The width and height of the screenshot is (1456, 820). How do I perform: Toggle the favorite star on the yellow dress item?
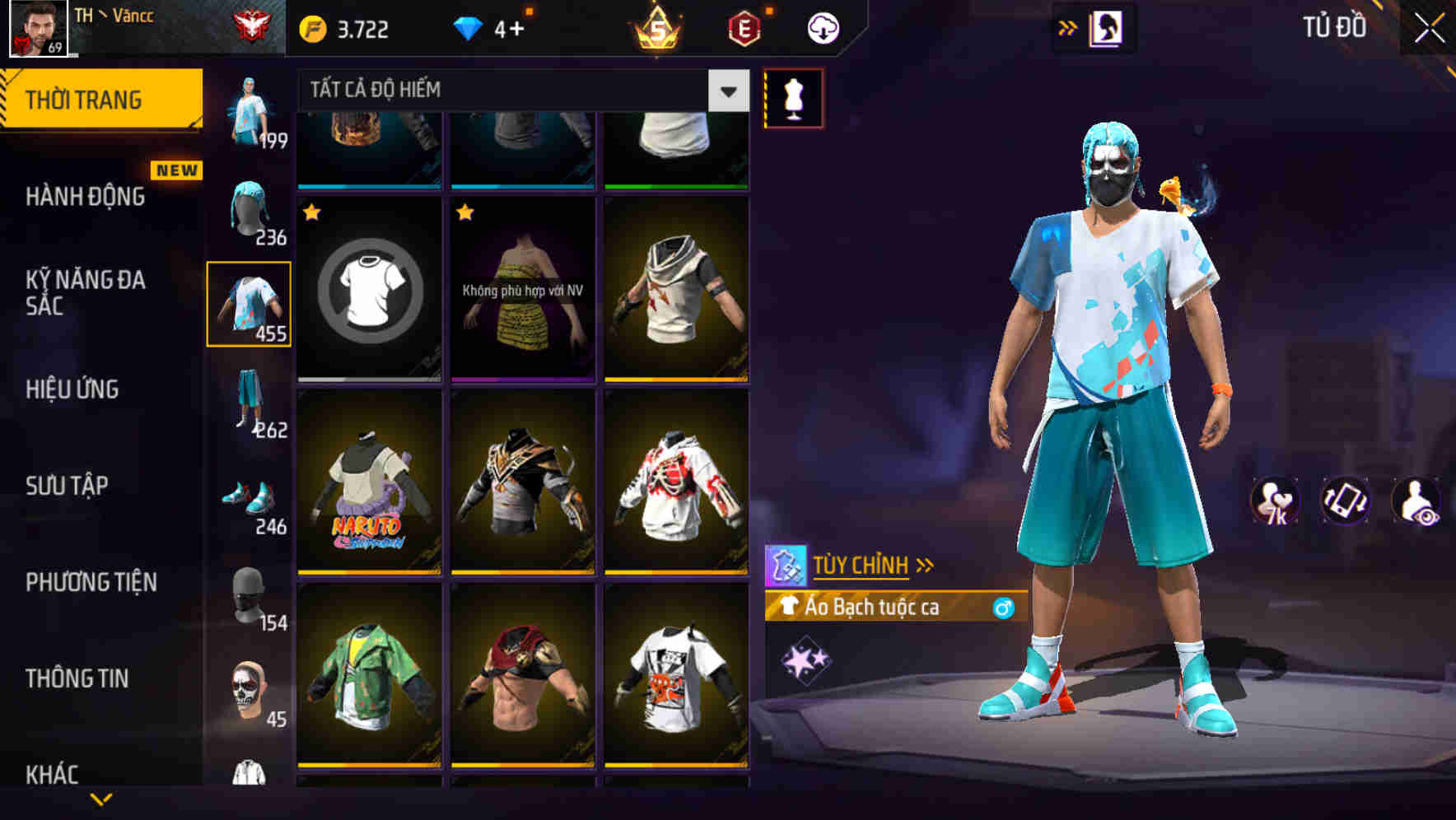coord(466,212)
